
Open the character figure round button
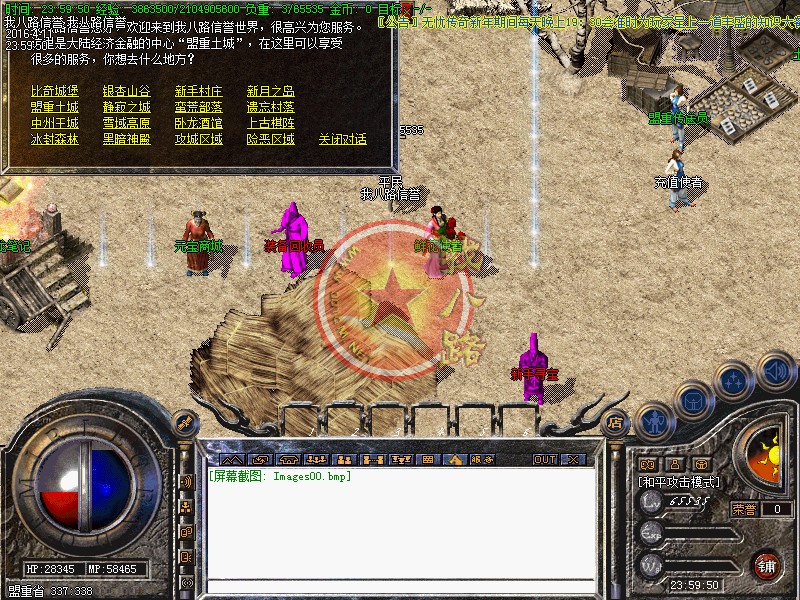[x=655, y=421]
